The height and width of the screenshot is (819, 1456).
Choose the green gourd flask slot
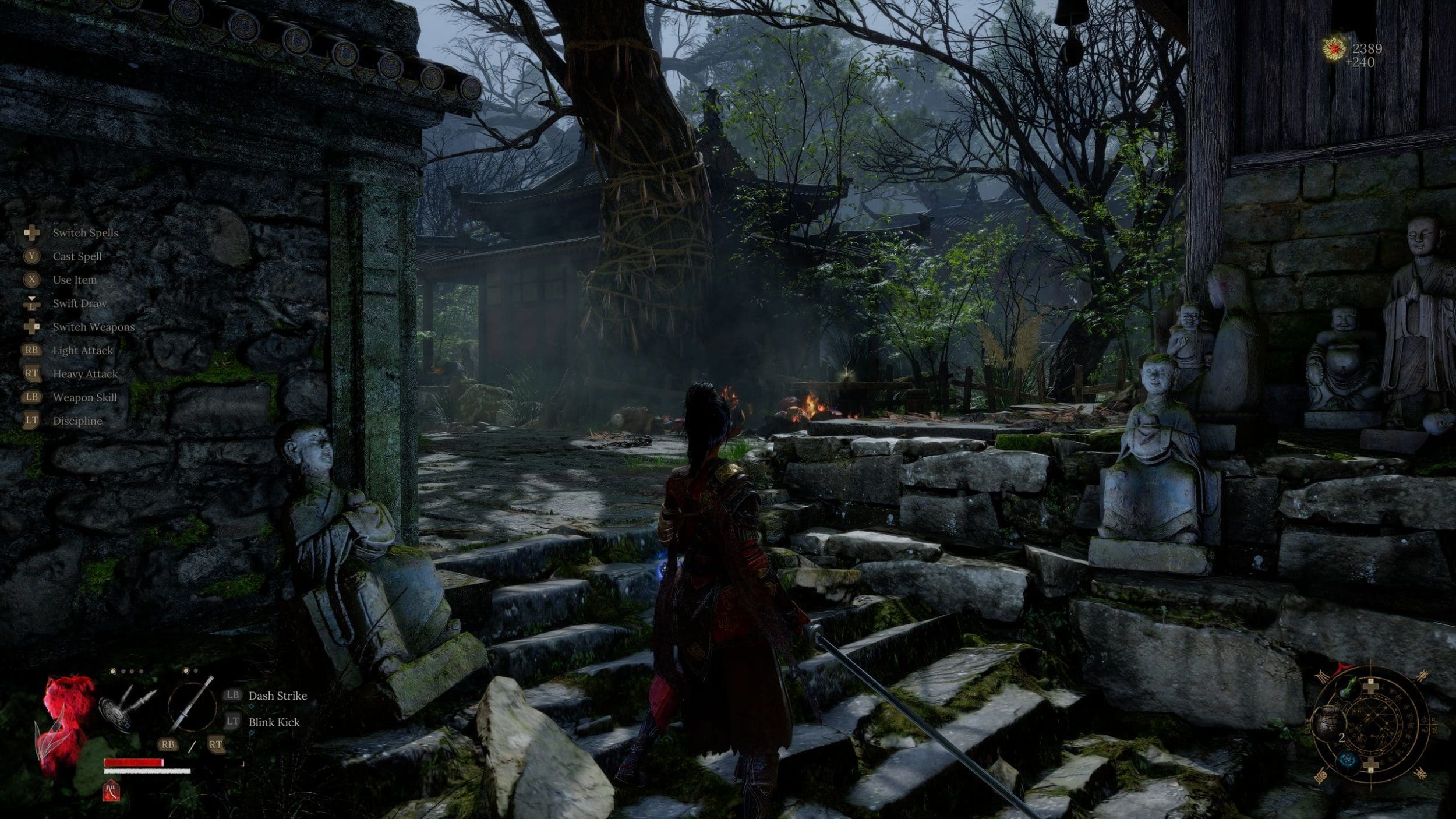(x=1347, y=688)
